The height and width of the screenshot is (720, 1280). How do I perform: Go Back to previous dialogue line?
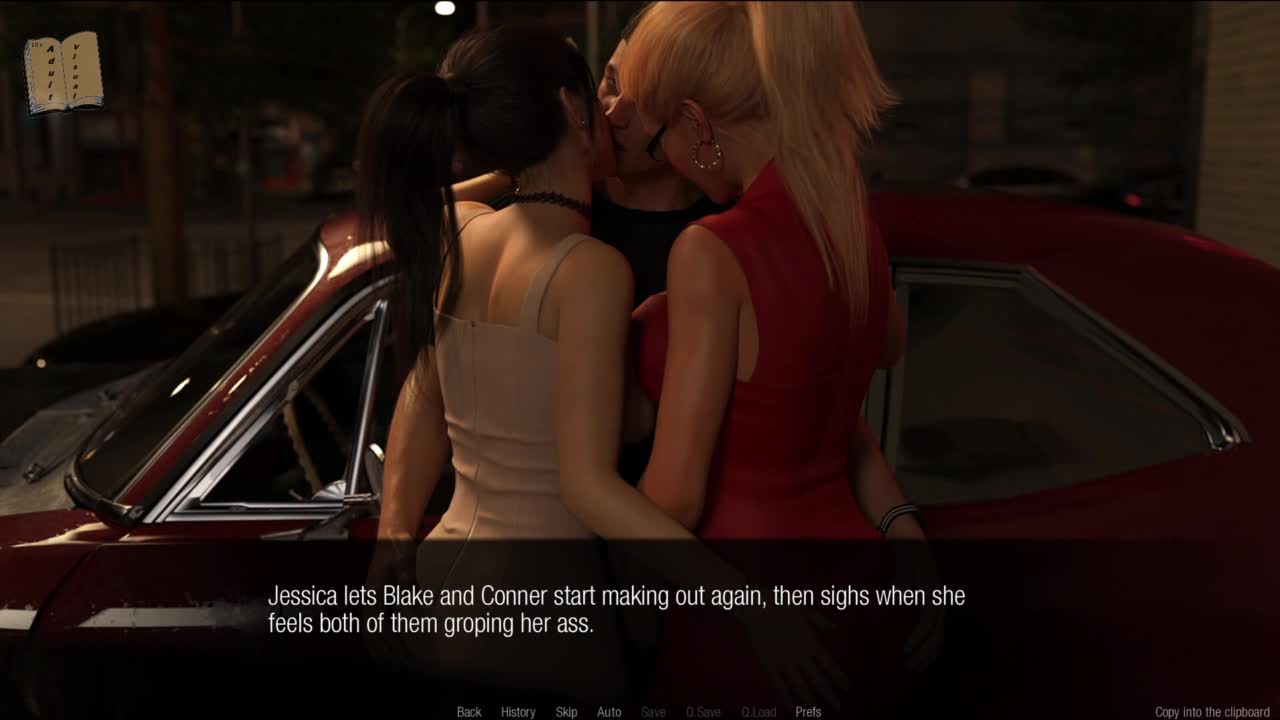469,712
